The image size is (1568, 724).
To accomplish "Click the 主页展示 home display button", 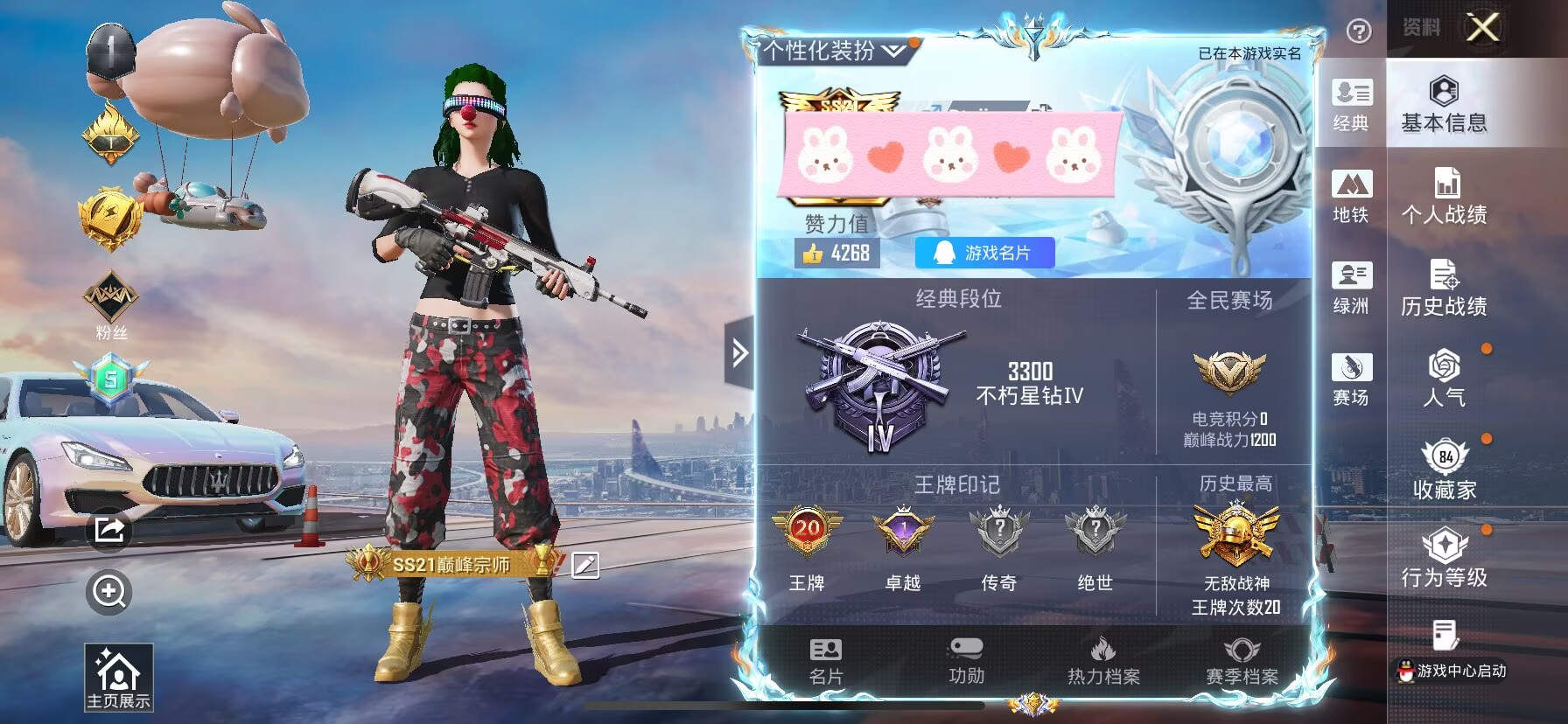I will pos(118,678).
